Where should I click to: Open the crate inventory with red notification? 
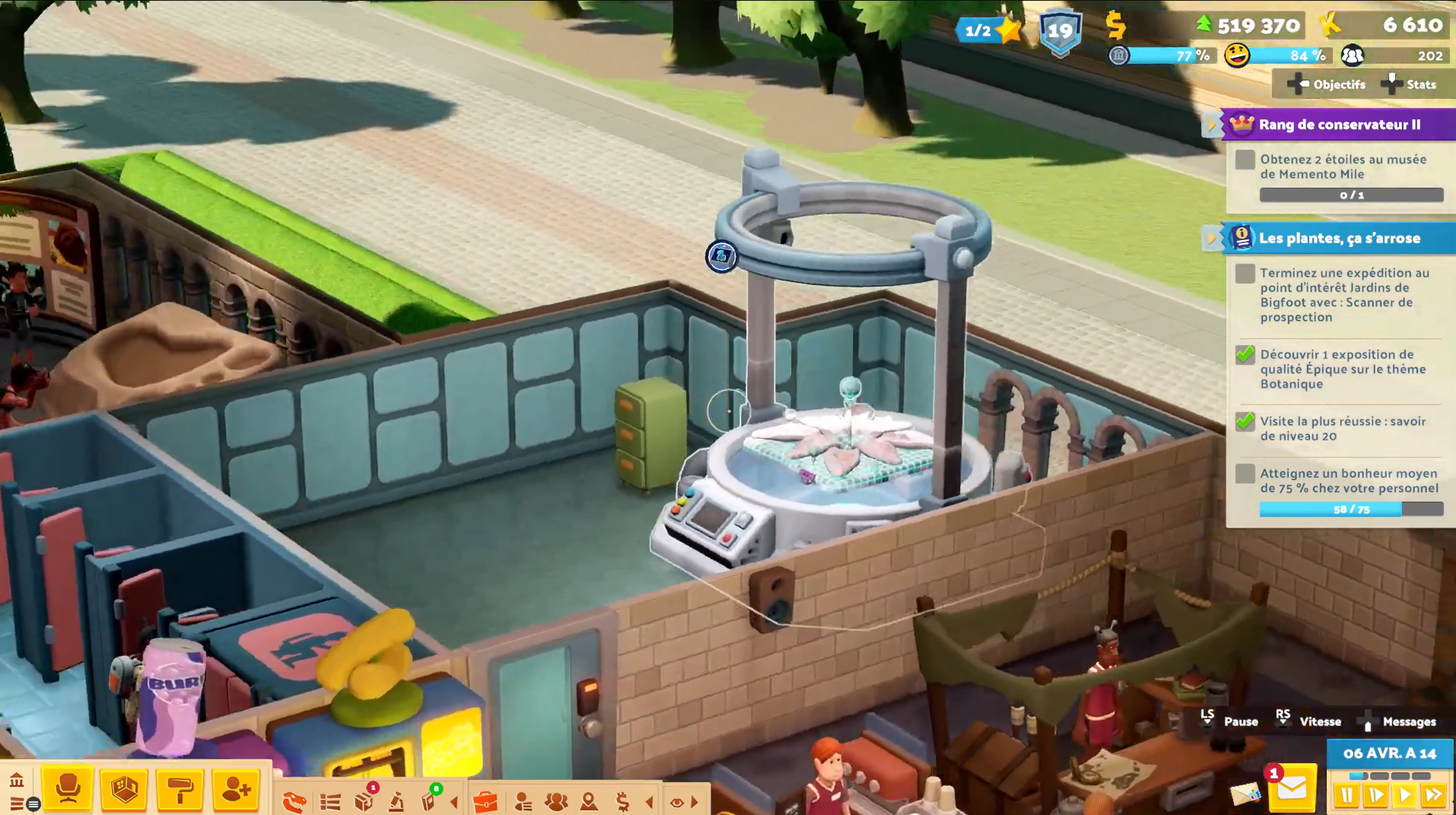(x=364, y=801)
